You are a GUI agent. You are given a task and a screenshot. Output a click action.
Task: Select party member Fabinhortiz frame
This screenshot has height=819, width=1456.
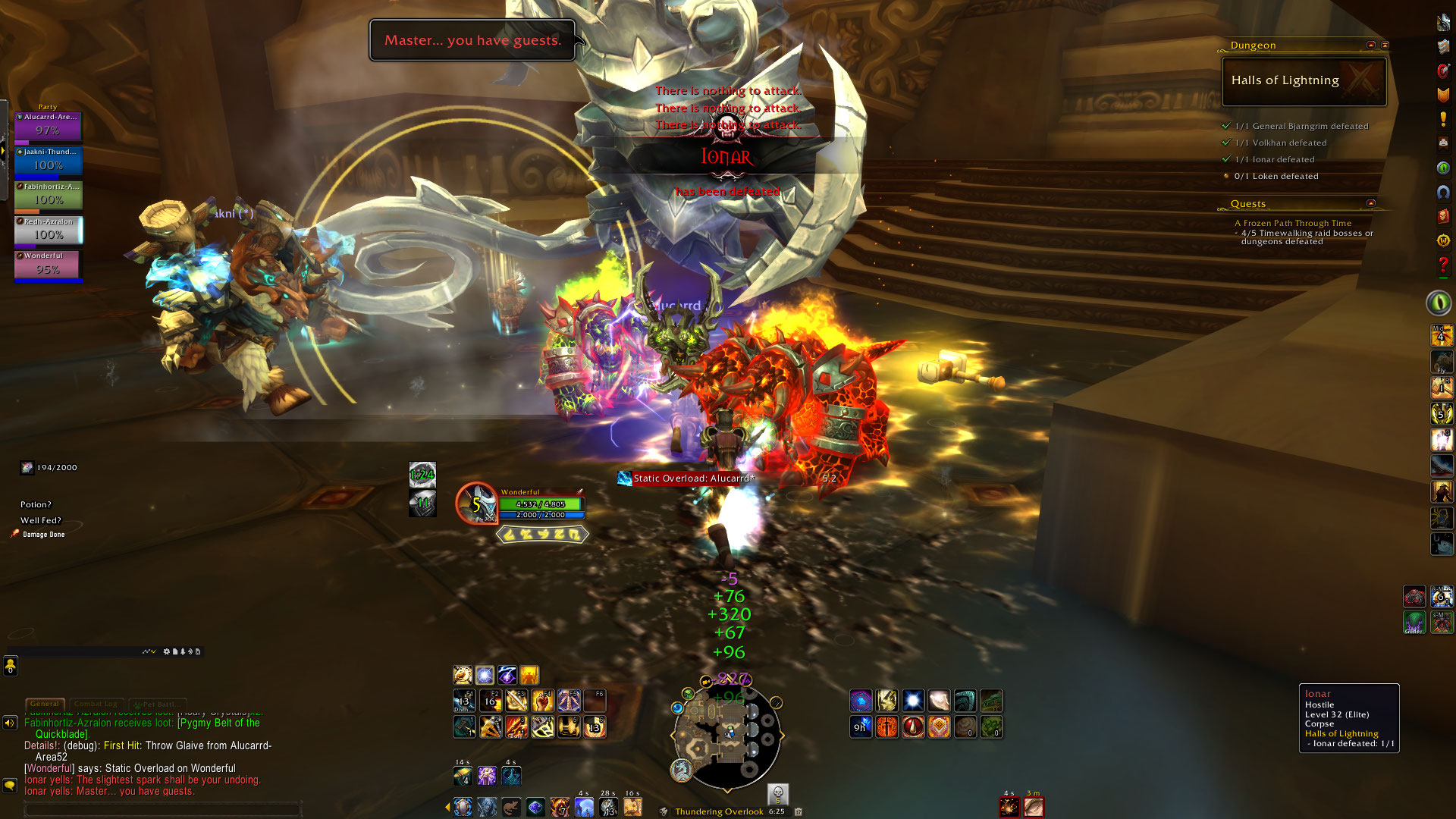coord(49,196)
